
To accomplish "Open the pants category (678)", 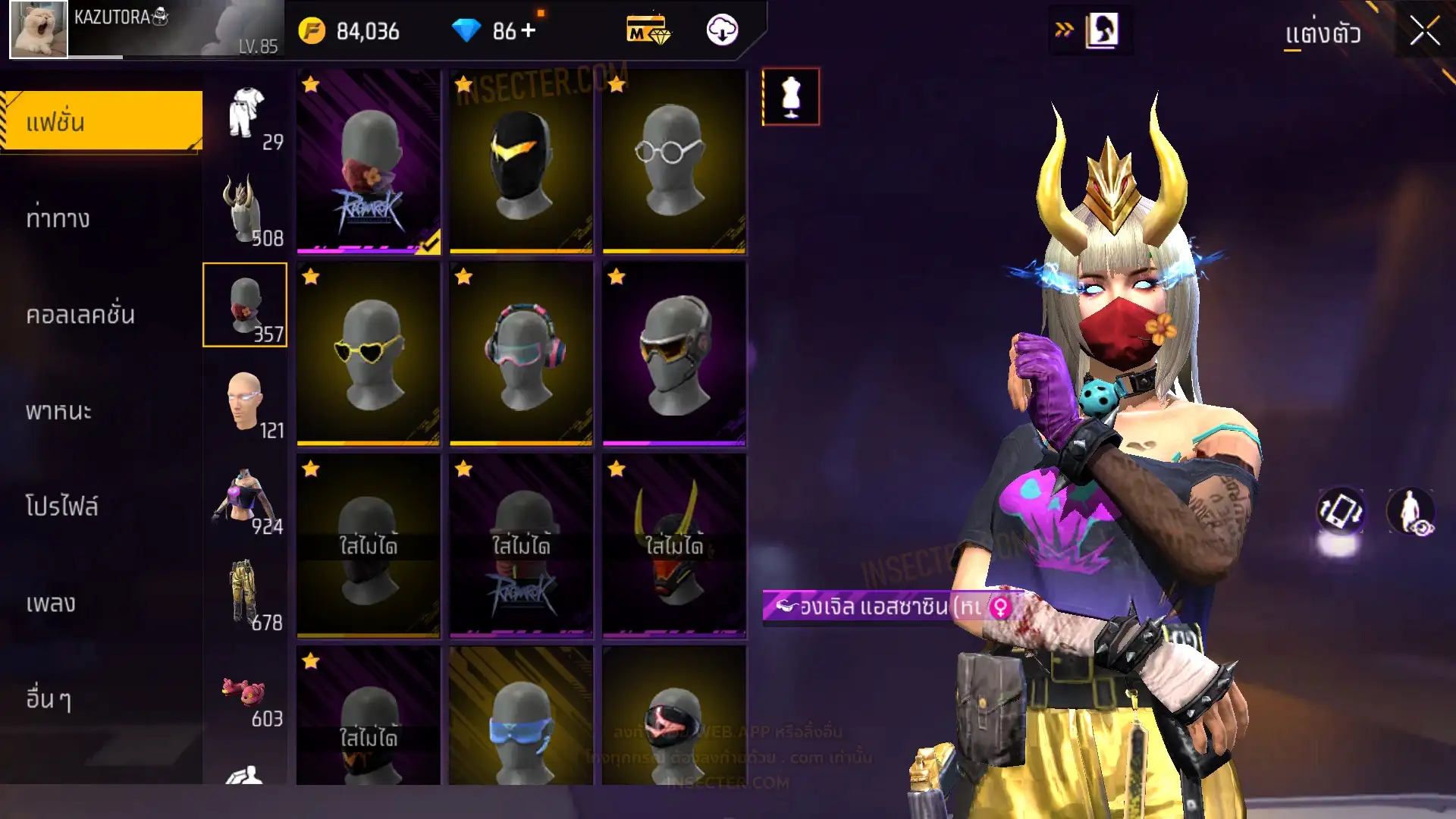I will pyautogui.click(x=246, y=595).
